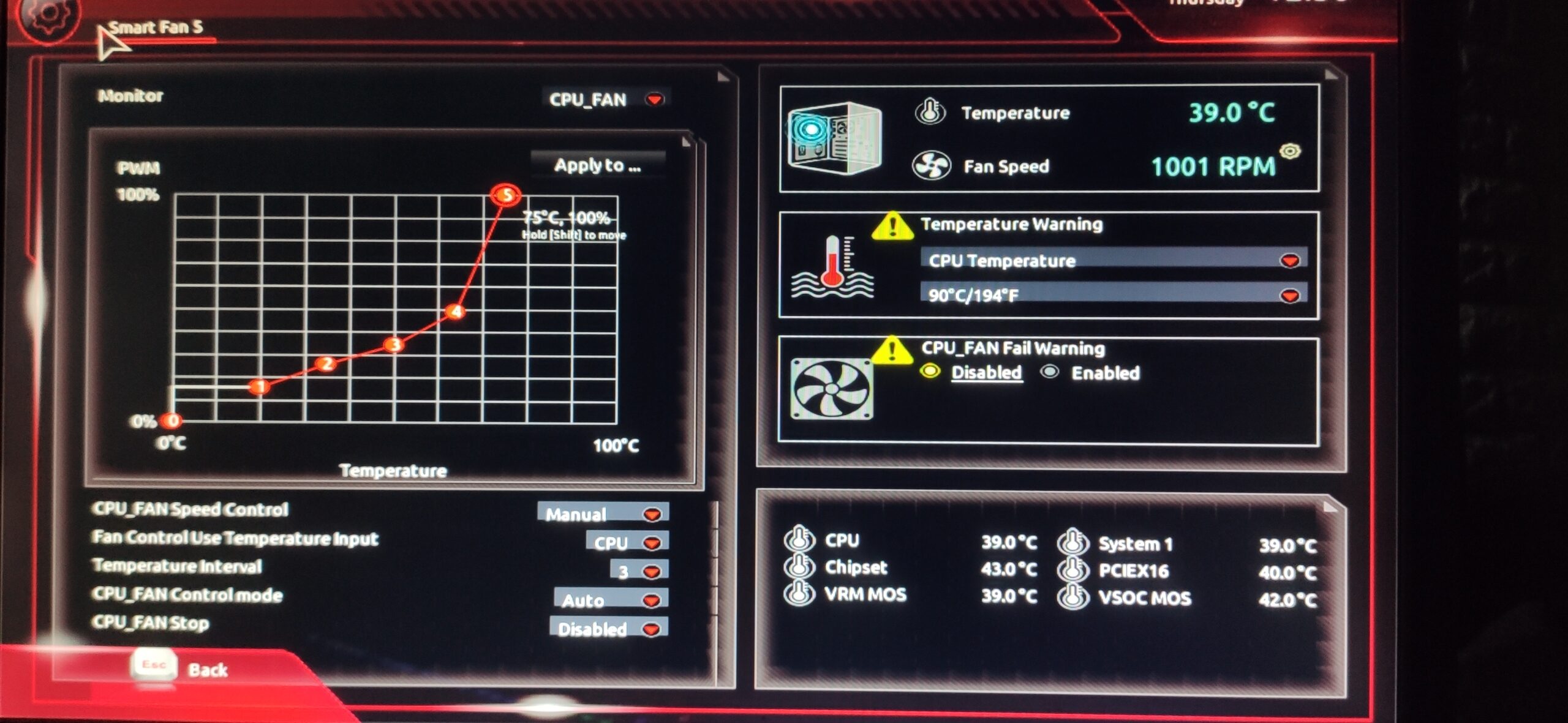Open the CPU_FAN Stop dropdown
The image size is (1568, 723).
coord(608,629)
